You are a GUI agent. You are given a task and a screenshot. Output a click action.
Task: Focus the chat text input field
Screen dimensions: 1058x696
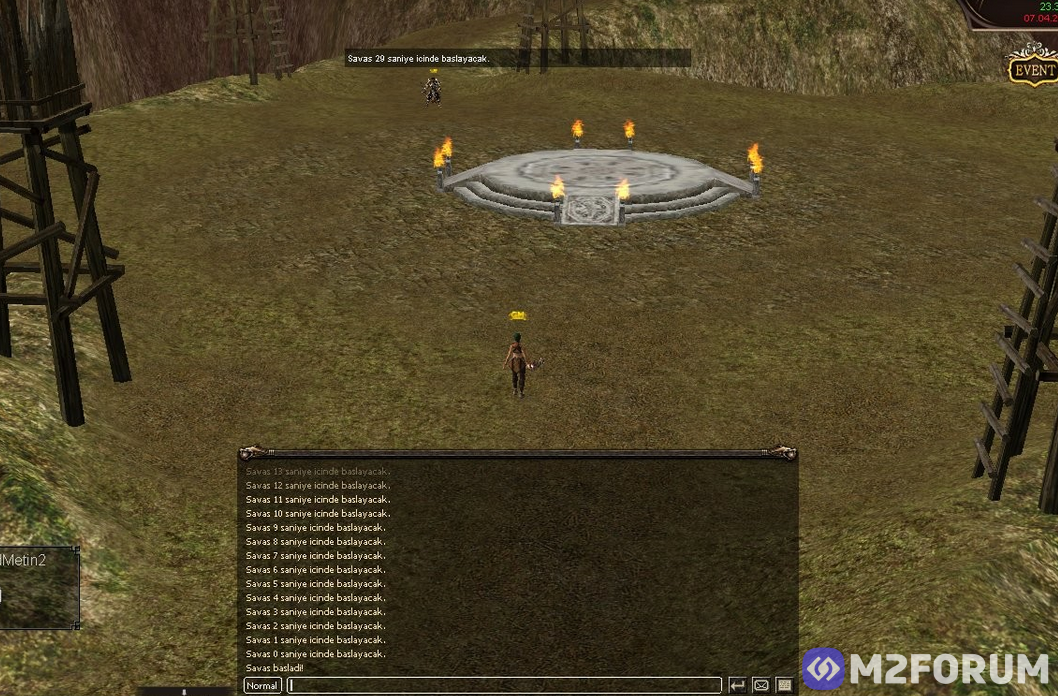coord(504,686)
